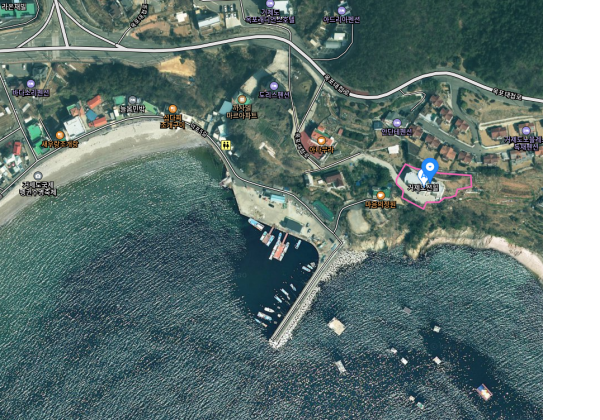600x420 pixels.
Task: Click the orange 마린마트 store marker
Action: pyautogui.click(x=243, y=100)
